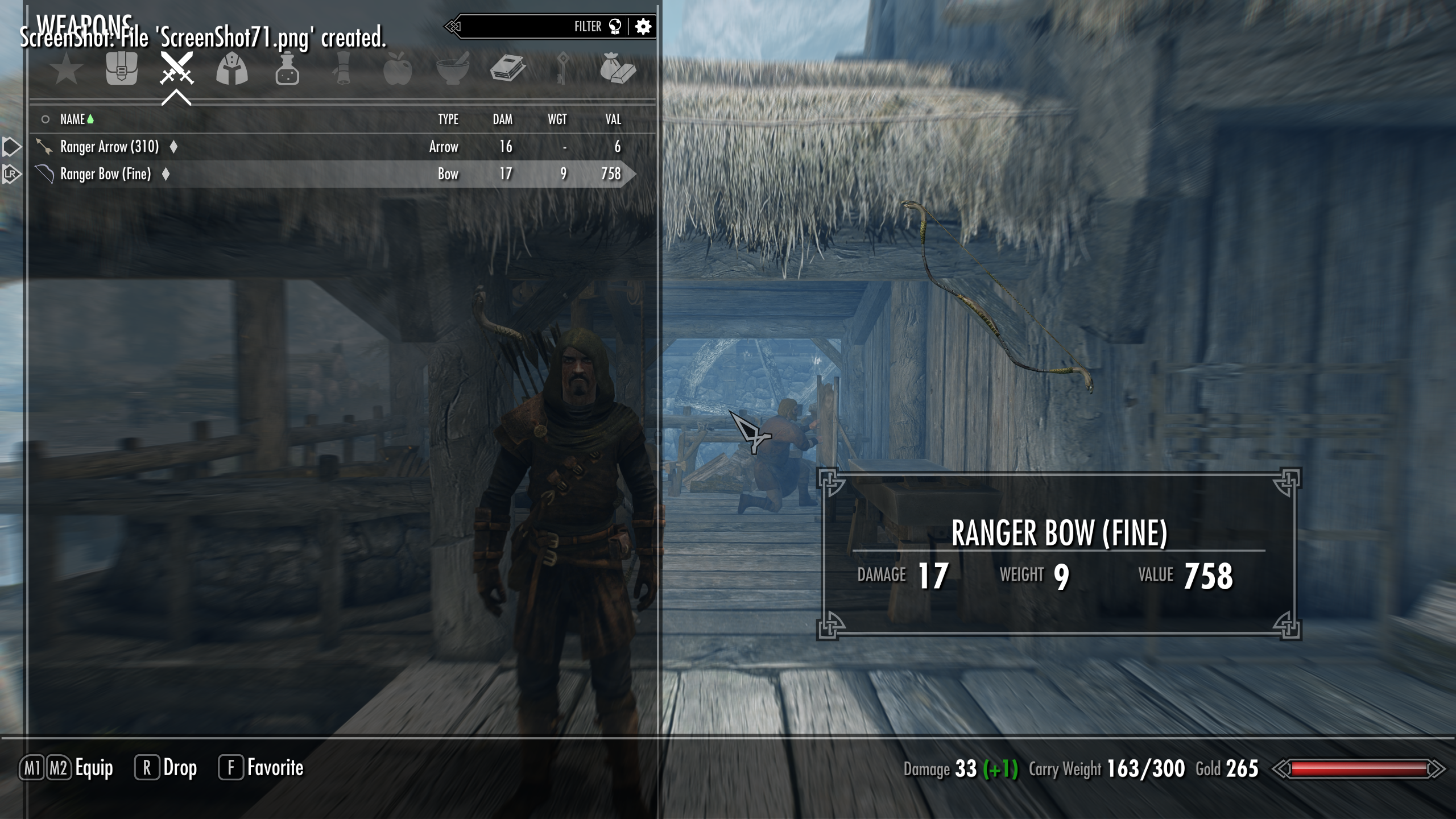Open the All Items satchel category
Viewport: 1456px width, 819px height.
(122, 69)
